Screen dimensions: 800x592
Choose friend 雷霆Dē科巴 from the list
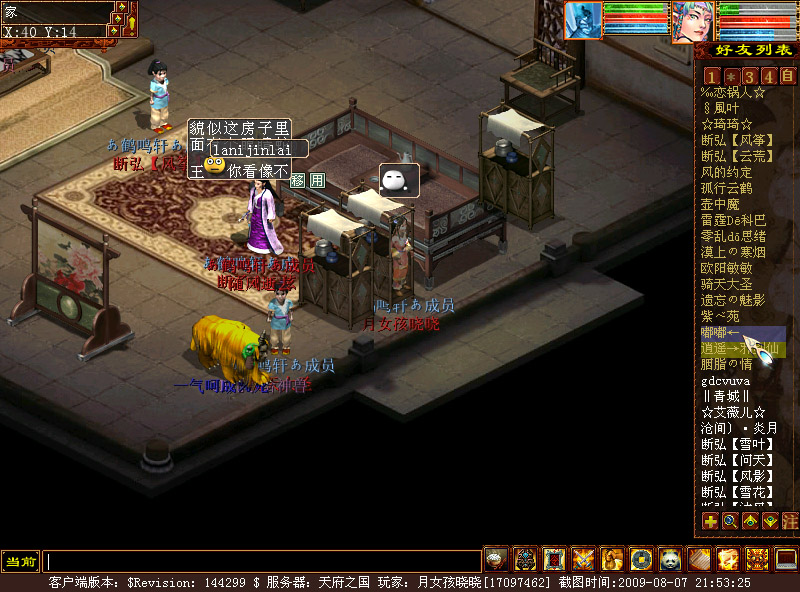[x=733, y=220]
